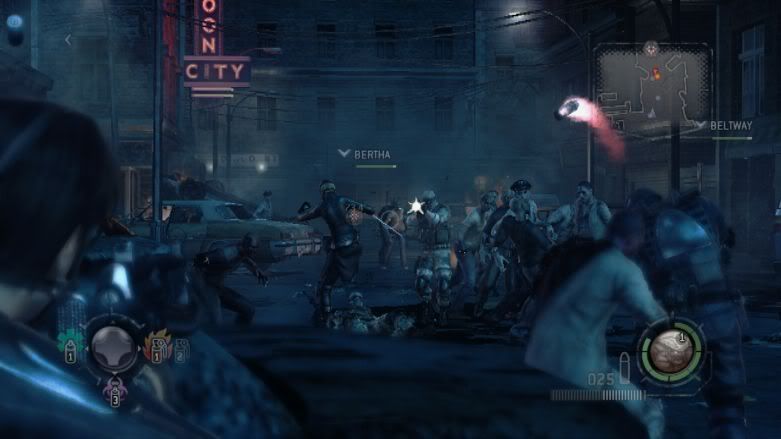
Task: Select the purple biohazard antiviral spray
Action: (x=114, y=389)
